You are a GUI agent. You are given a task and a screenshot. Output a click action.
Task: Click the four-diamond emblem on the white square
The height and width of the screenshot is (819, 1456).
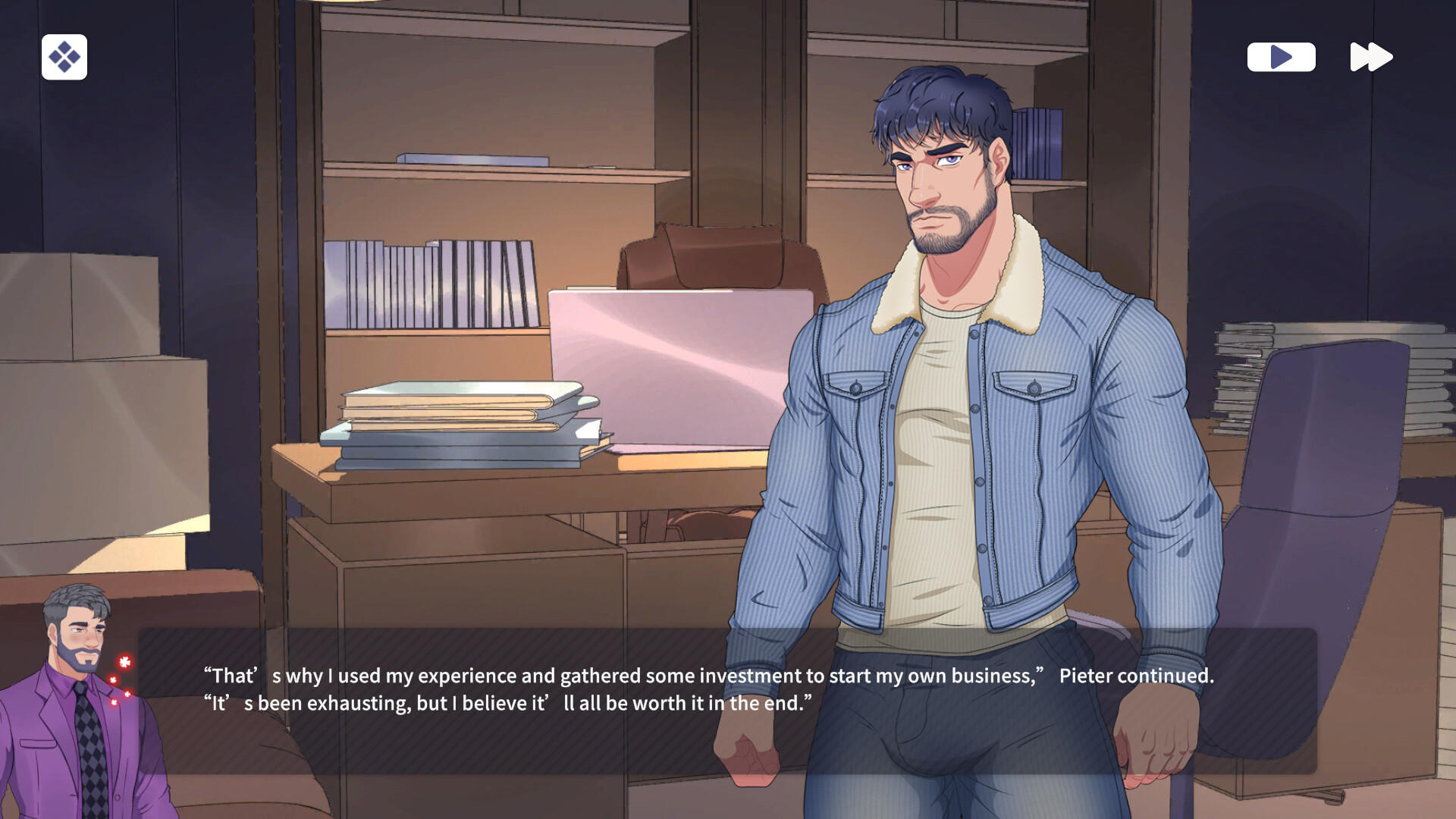click(66, 57)
